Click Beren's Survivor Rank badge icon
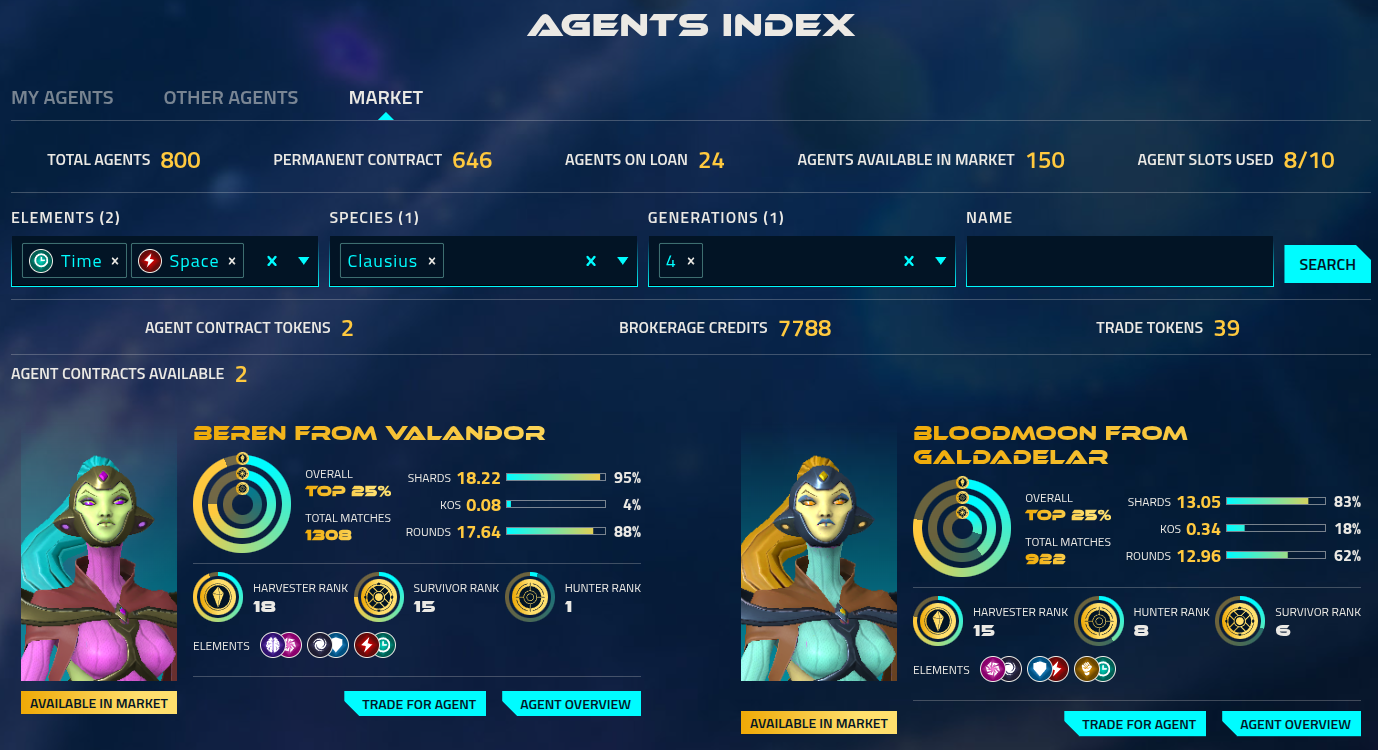The image size is (1378, 750). point(378,596)
